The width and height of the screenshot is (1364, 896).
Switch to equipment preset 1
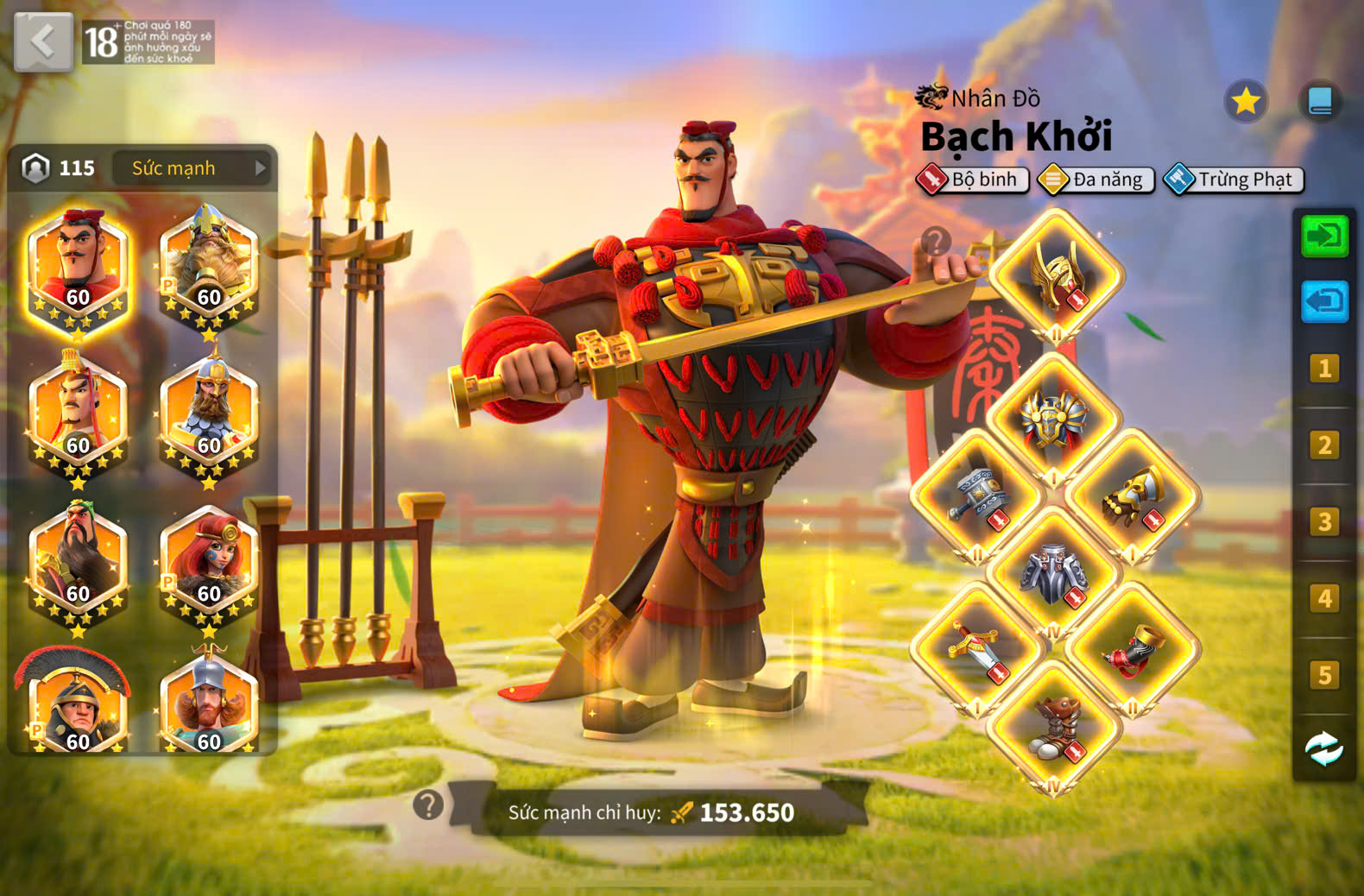coord(1324,369)
